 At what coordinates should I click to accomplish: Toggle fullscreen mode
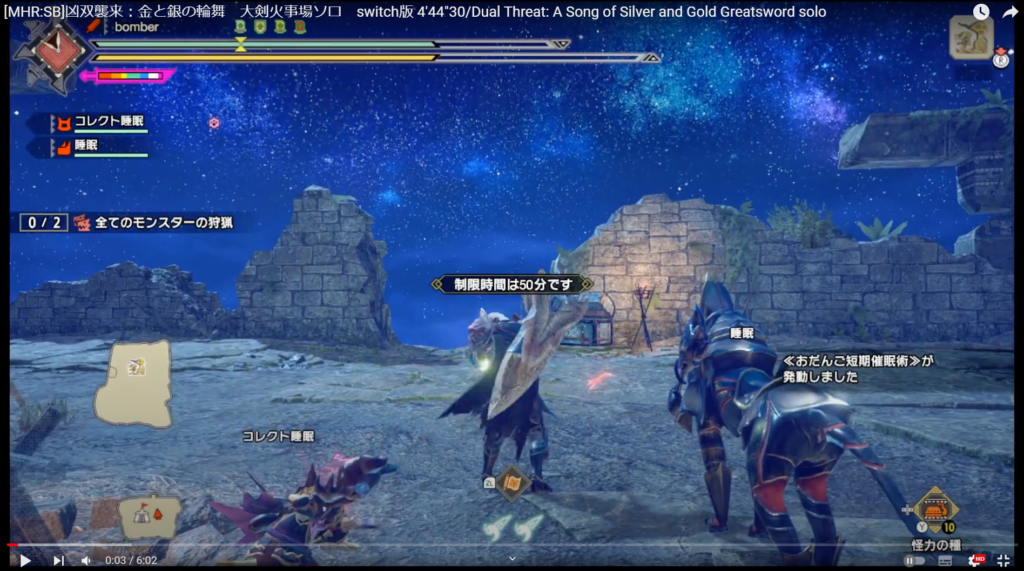pos(1003,560)
